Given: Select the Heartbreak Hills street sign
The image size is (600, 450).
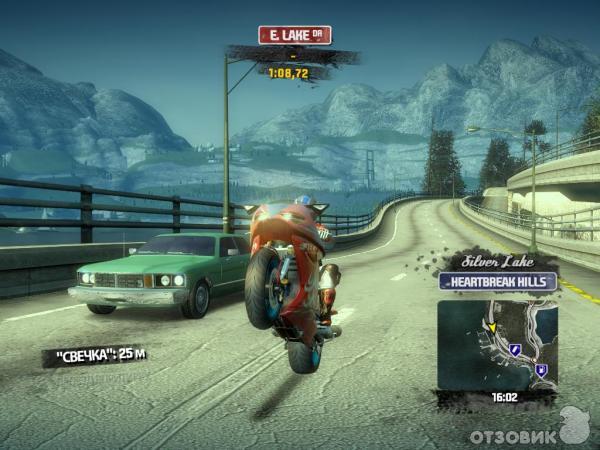Looking at the screenshot, I should coord(497,282).
